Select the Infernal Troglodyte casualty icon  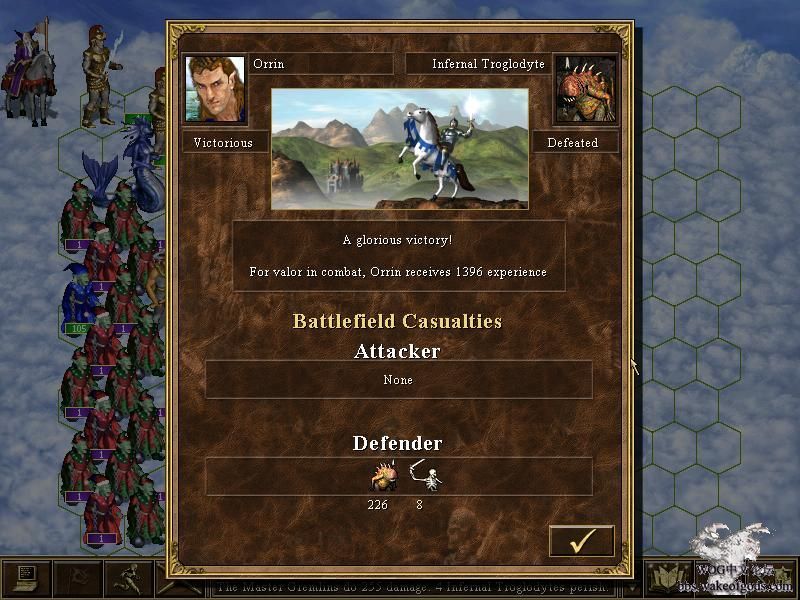point(385,478)
